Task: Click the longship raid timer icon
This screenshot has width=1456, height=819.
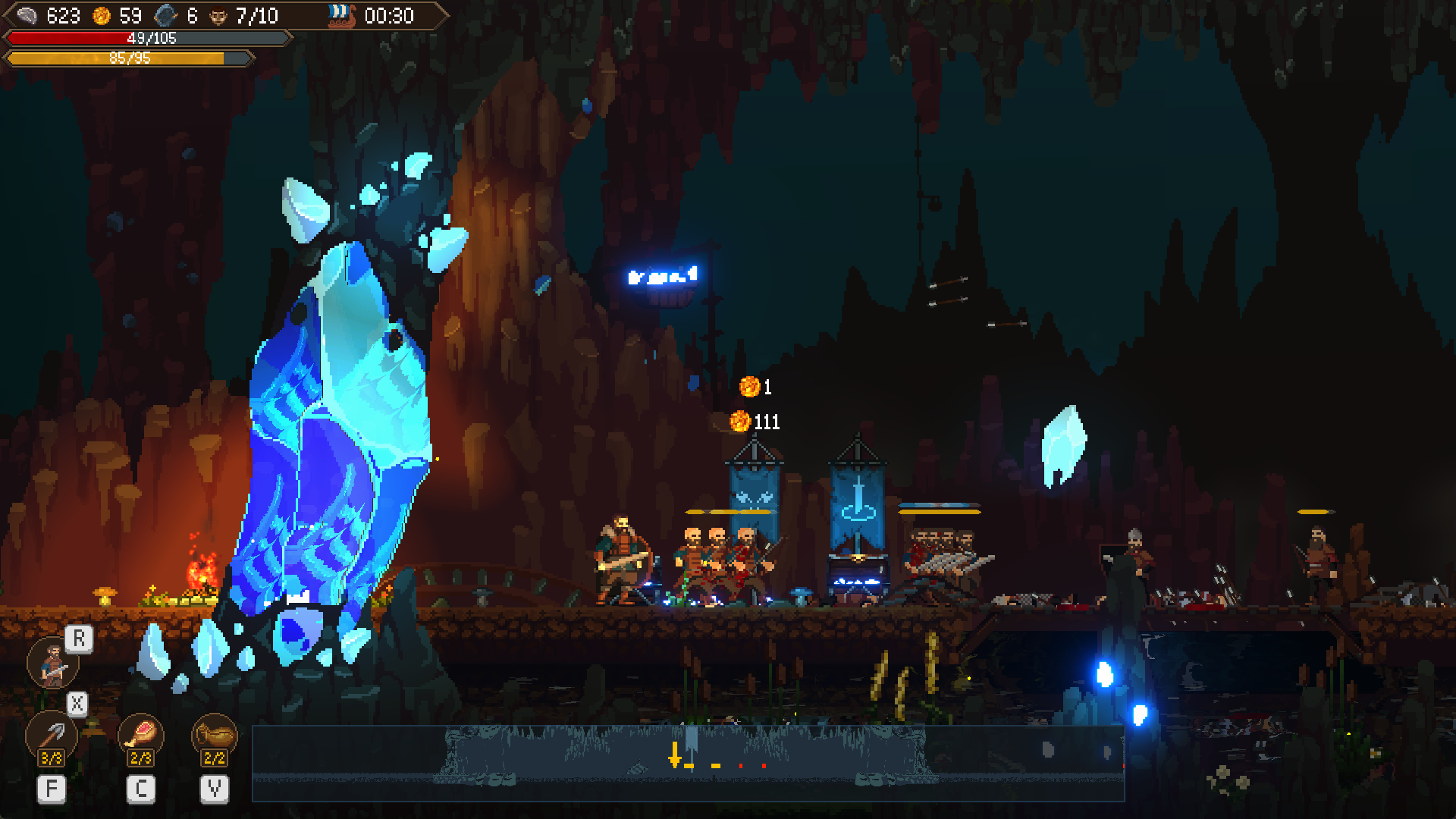Action: click(341, 16)
